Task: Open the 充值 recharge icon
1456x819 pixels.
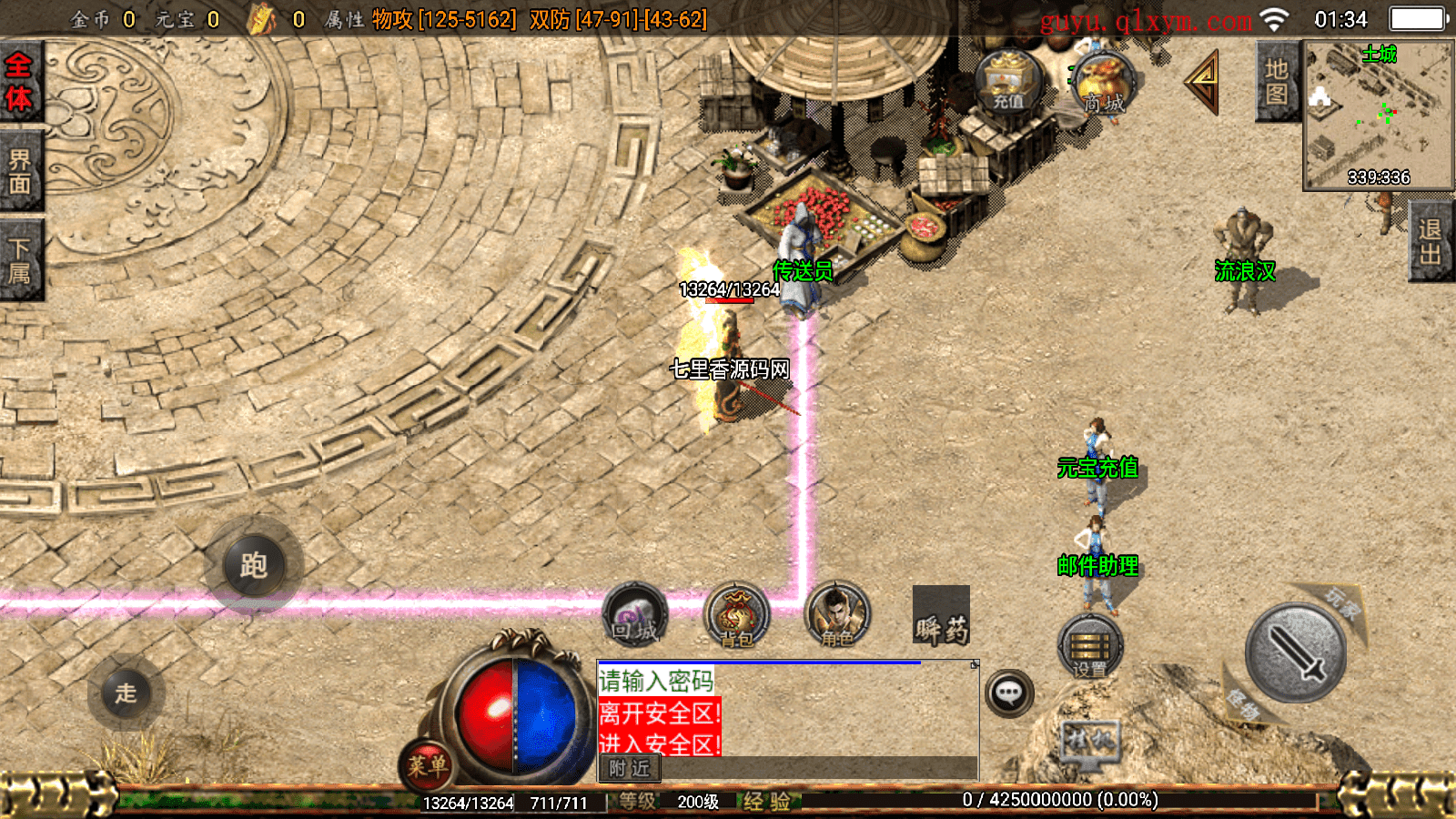Action: [1007, 82]
